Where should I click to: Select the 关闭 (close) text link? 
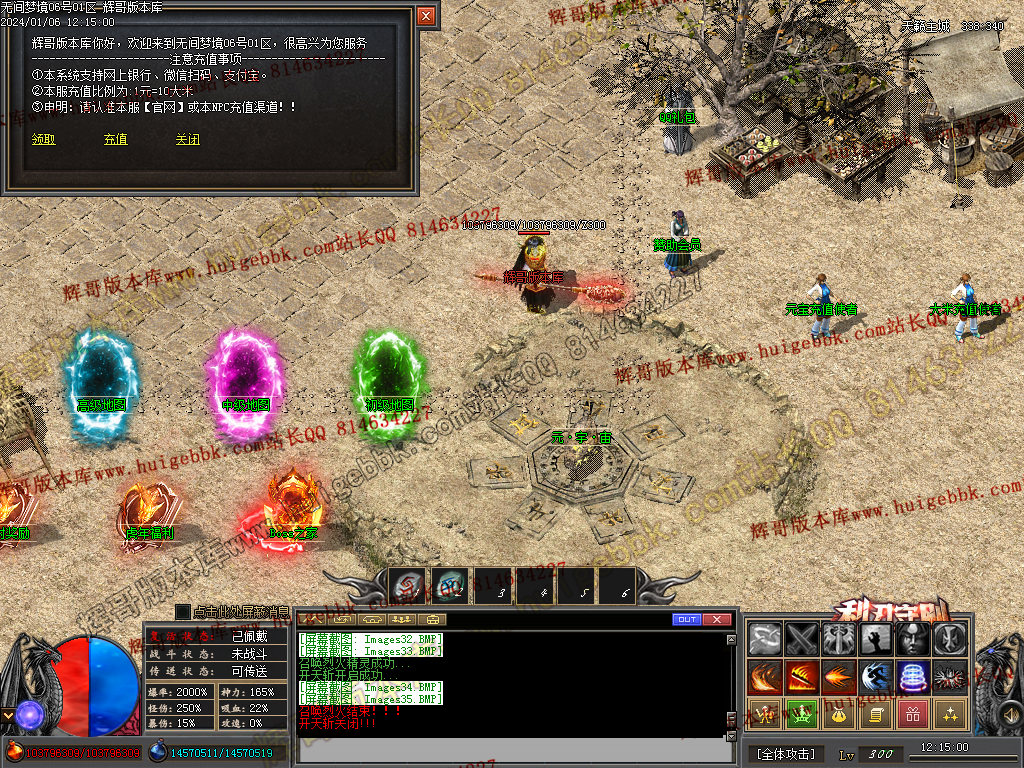pyautogui.click(x=187, y=140)
